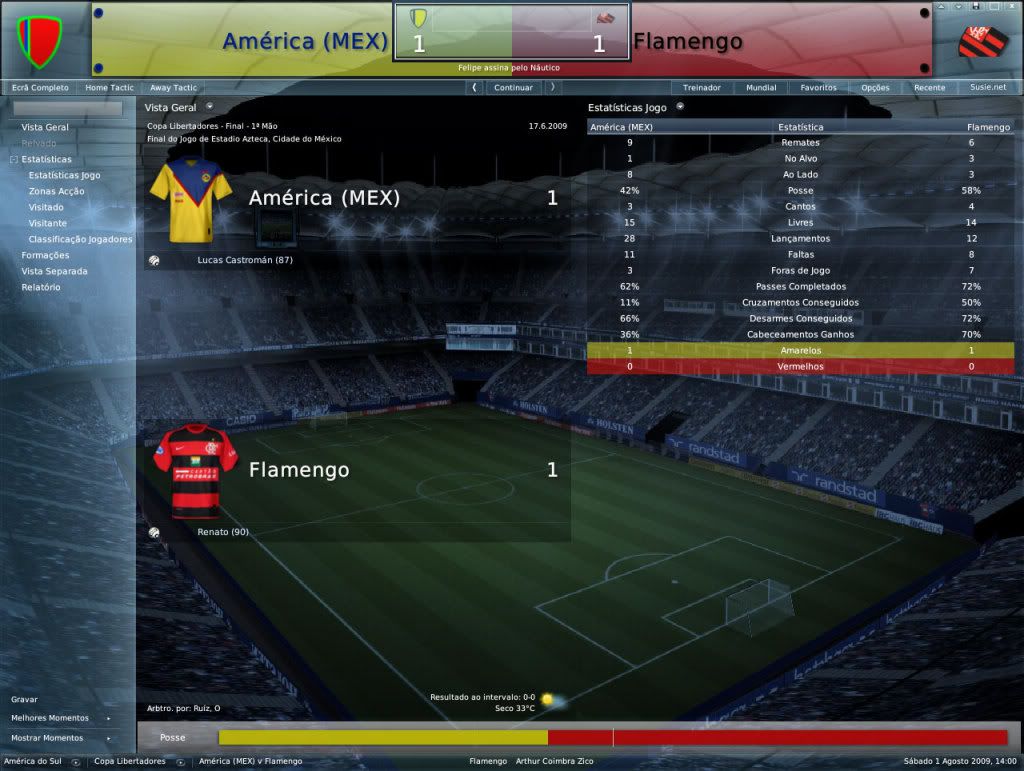Expand the Melhores Momentos menu
The height and width of the screenshot is (771, 1024).
(x=50, y=718)
